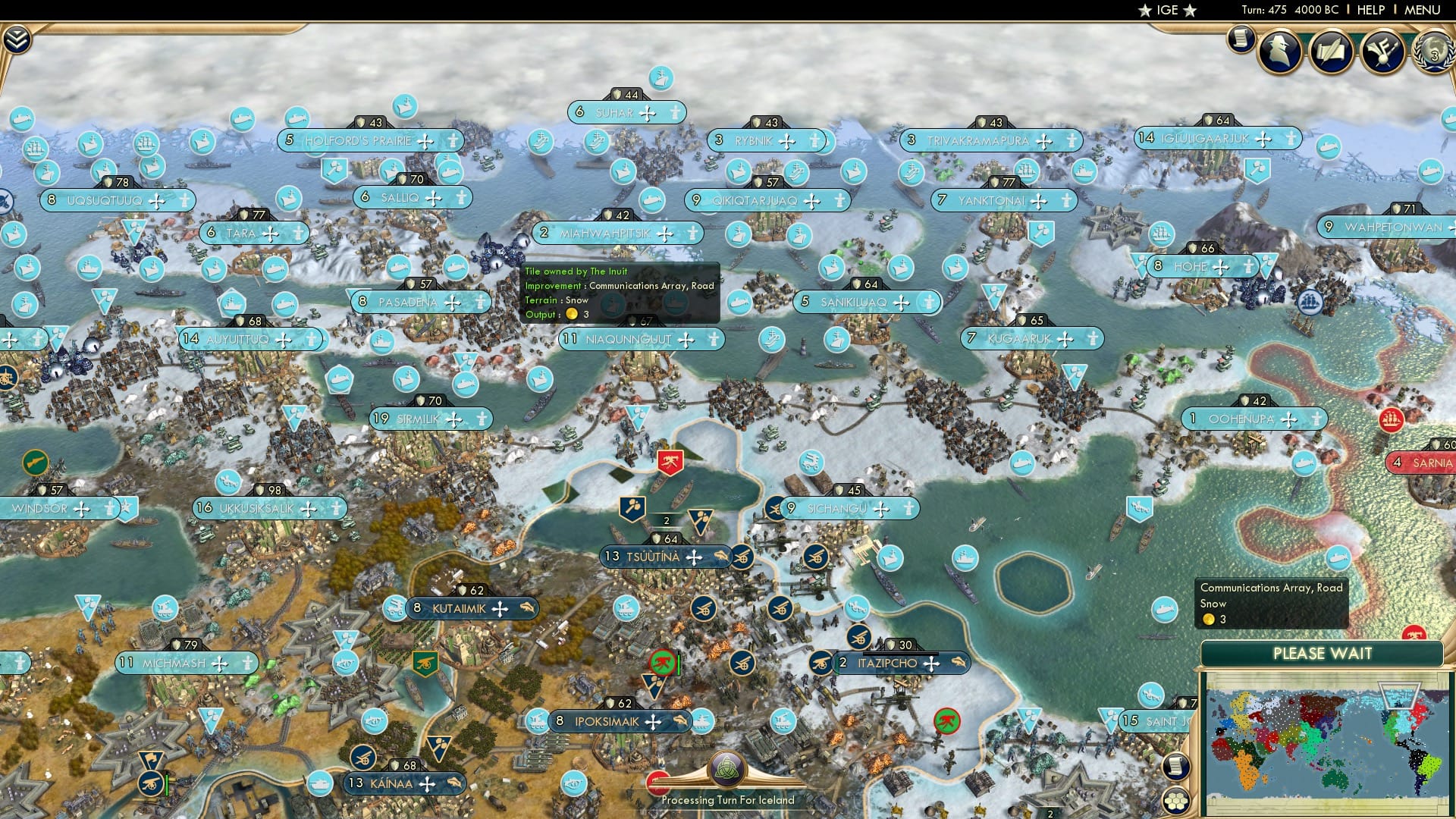Viewport: 1456px width, 819px height.
Task: Open the Espionage overview spy icon
Action: point(1279,50)
